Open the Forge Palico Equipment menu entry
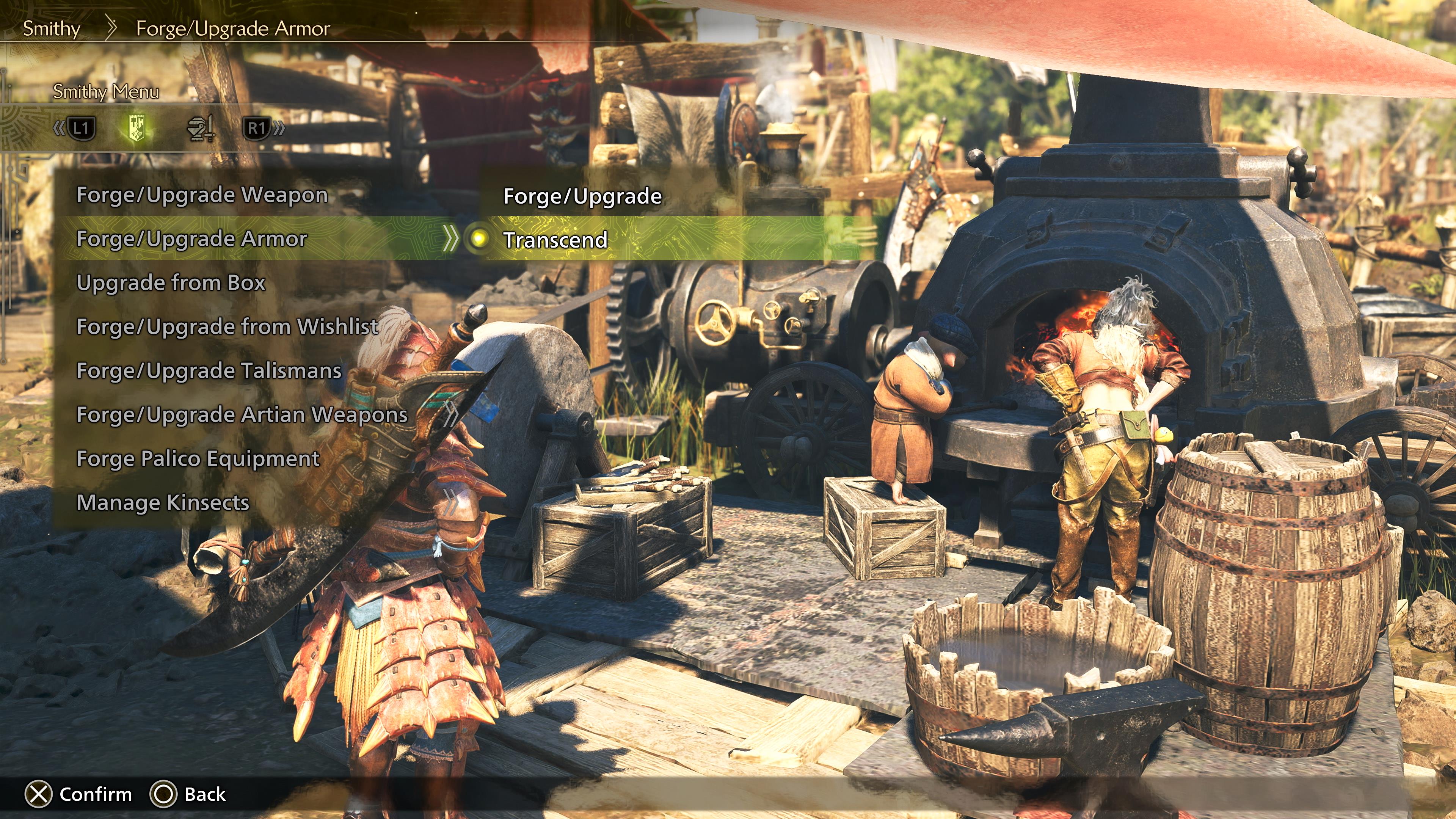This screenshot has width=1456, height=819. coord(198,458)
